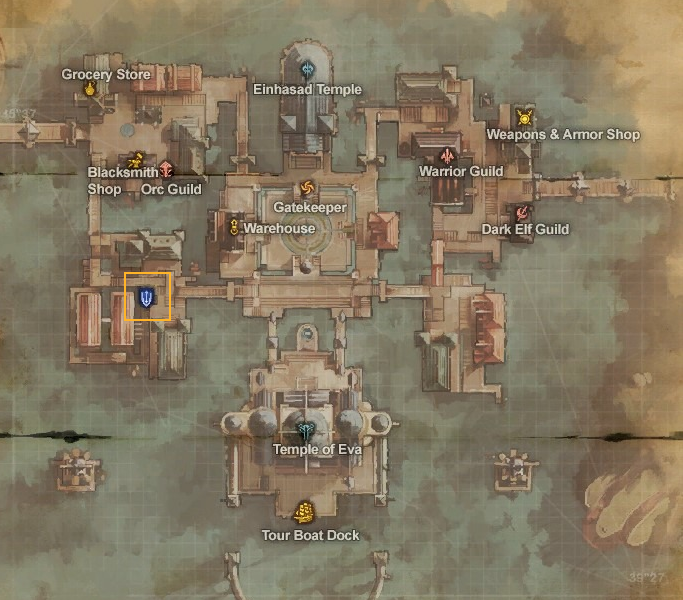Click the Temple of Eva marker

306,431
